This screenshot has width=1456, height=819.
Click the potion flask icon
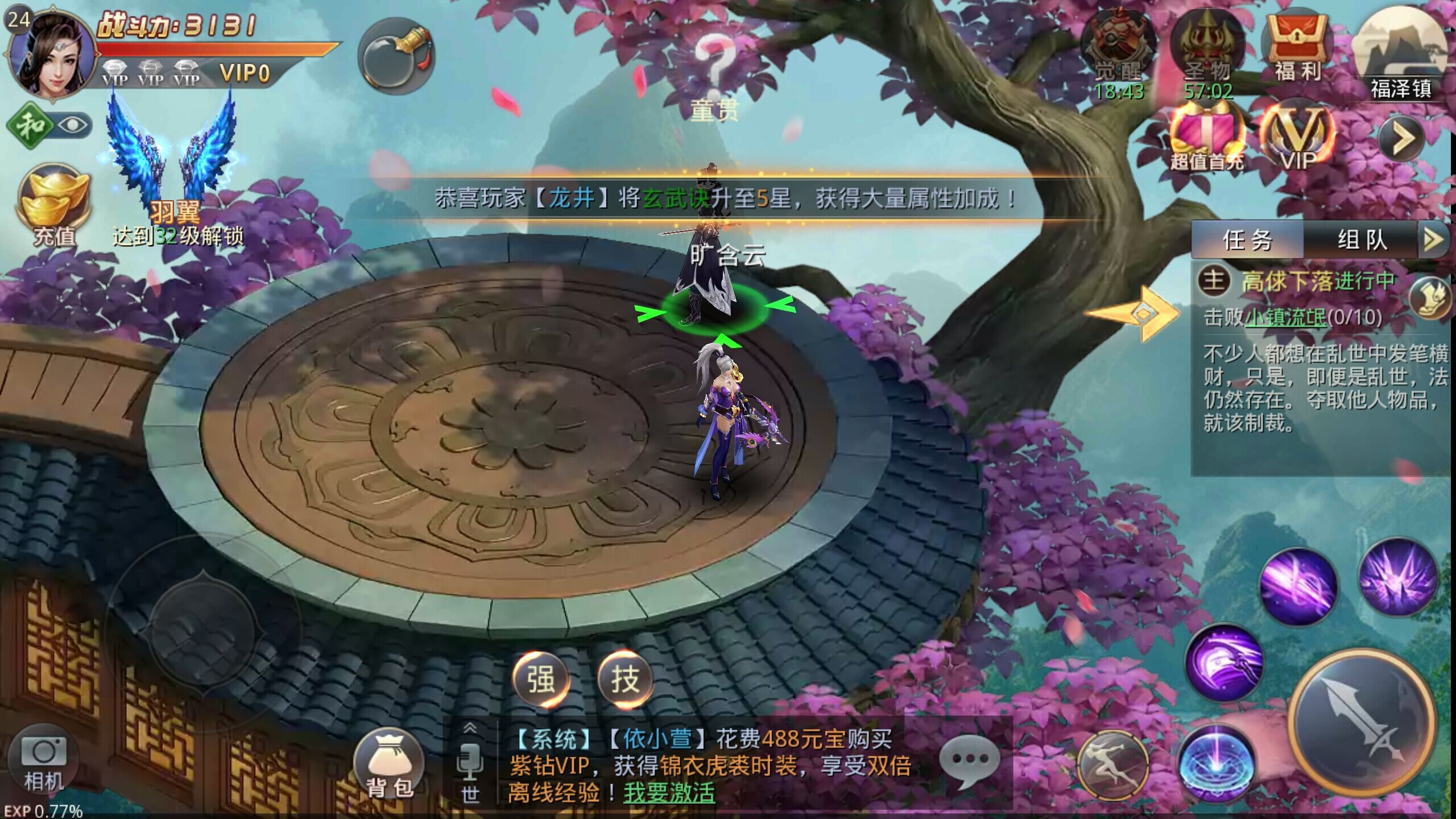[x=396, y=56]
